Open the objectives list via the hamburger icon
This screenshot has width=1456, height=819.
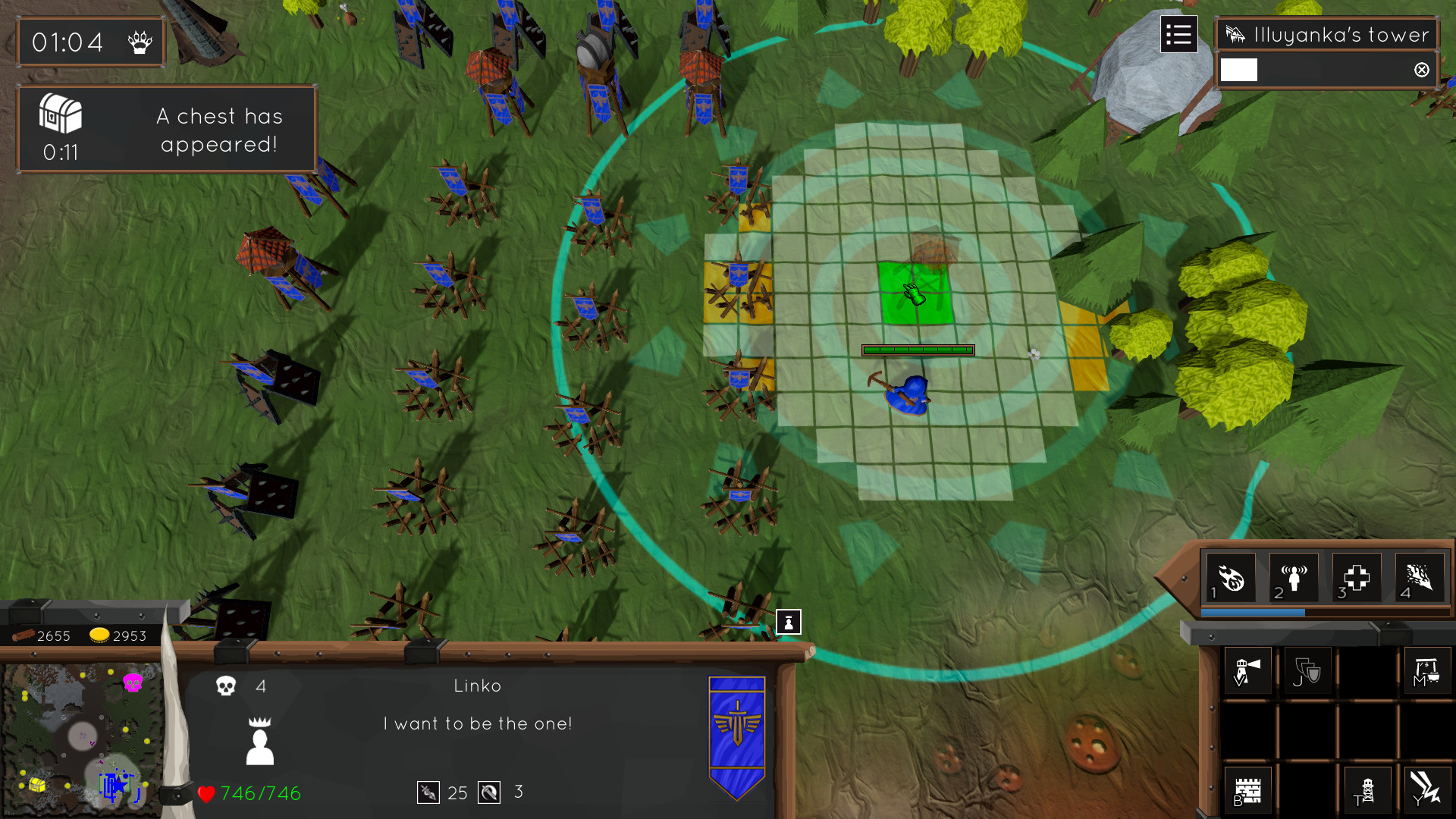1178,34
